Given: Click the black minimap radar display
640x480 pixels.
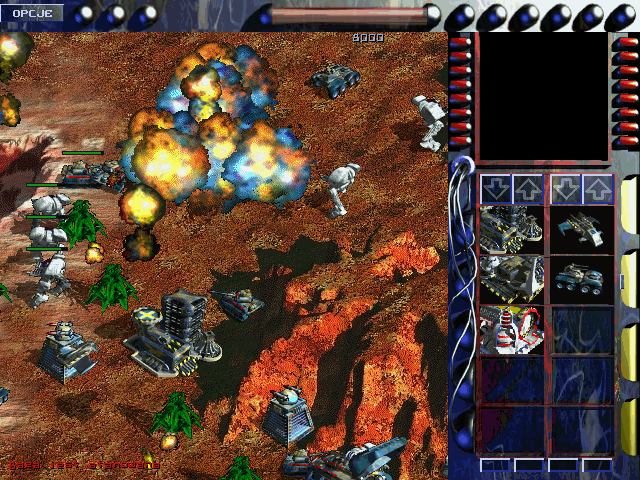Looking at the screenshot, I should pos(542,95).
